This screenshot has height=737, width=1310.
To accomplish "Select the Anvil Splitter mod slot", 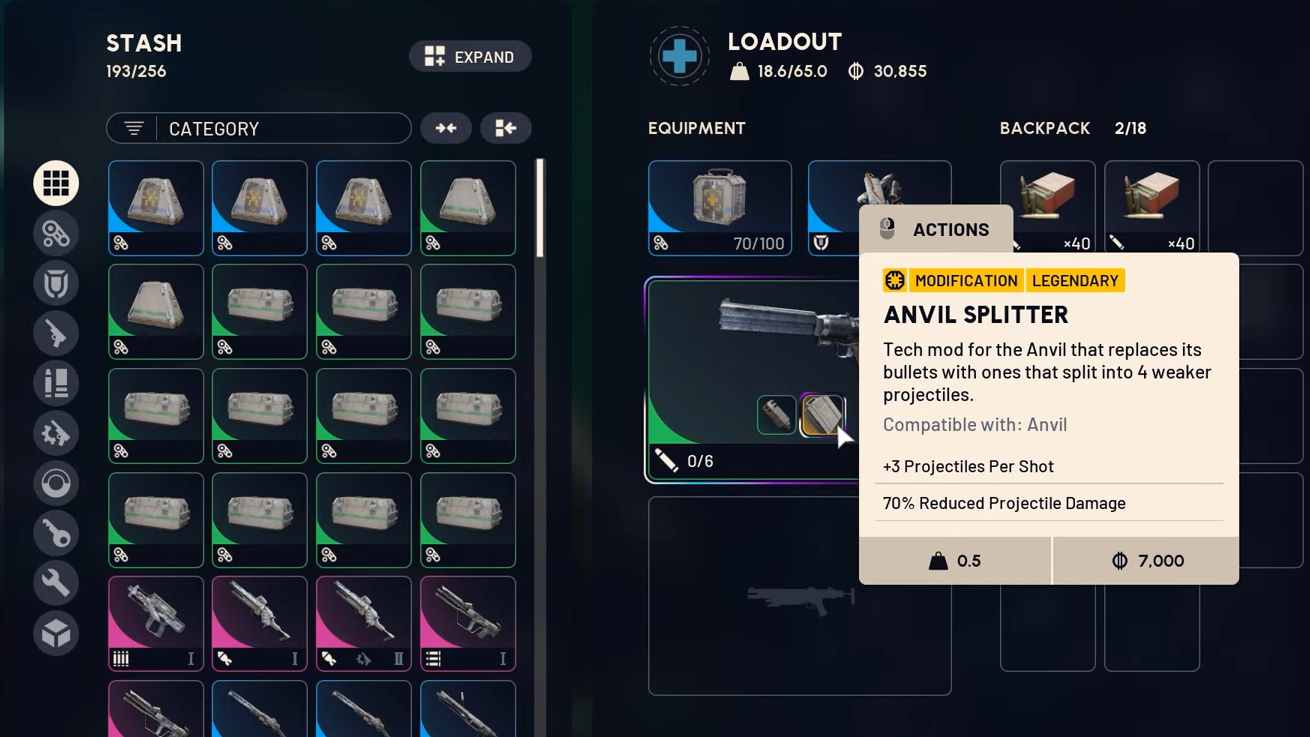I will point(821,415).
